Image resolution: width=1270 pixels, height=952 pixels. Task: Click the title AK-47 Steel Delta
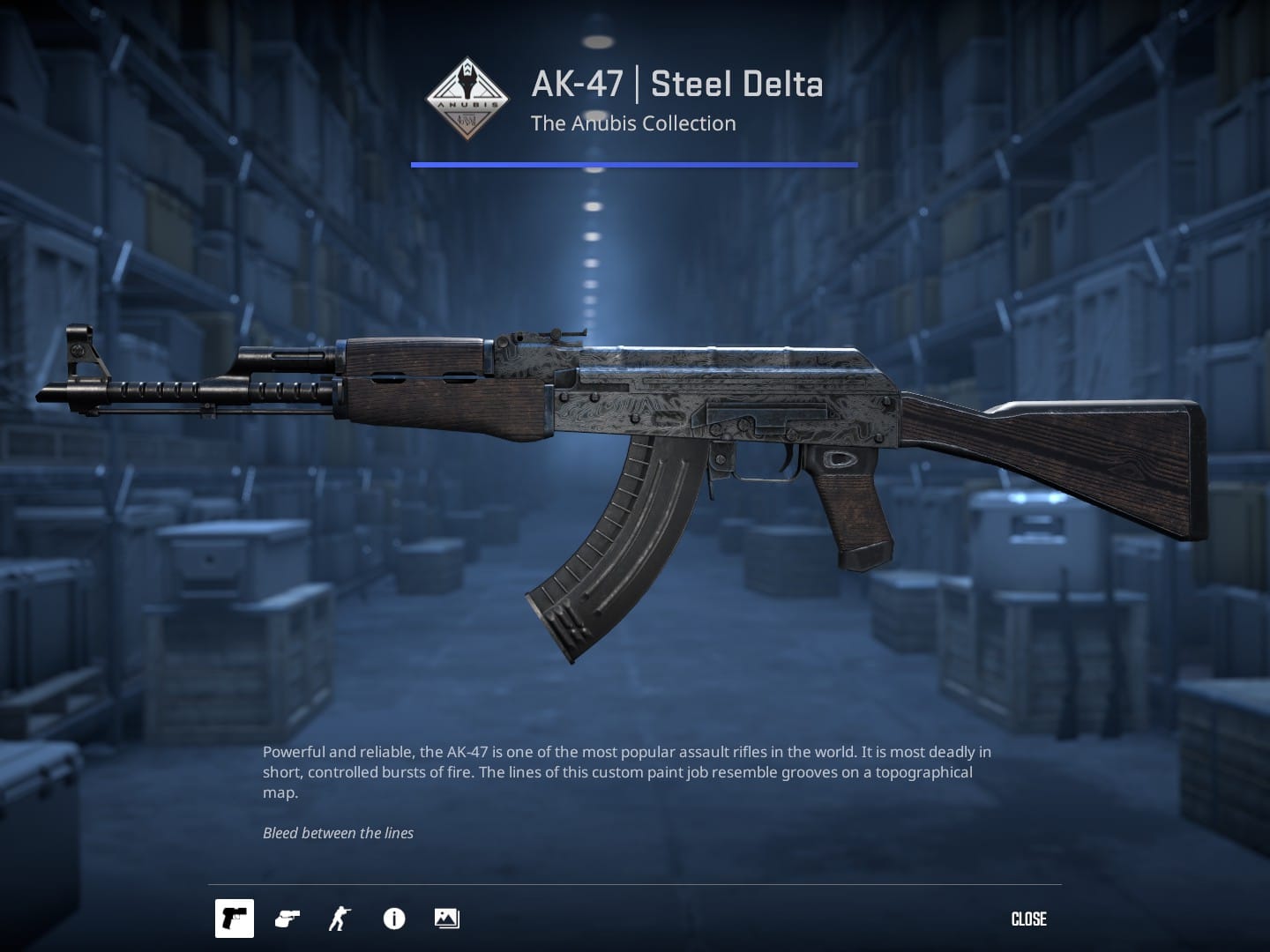(676, 84)
